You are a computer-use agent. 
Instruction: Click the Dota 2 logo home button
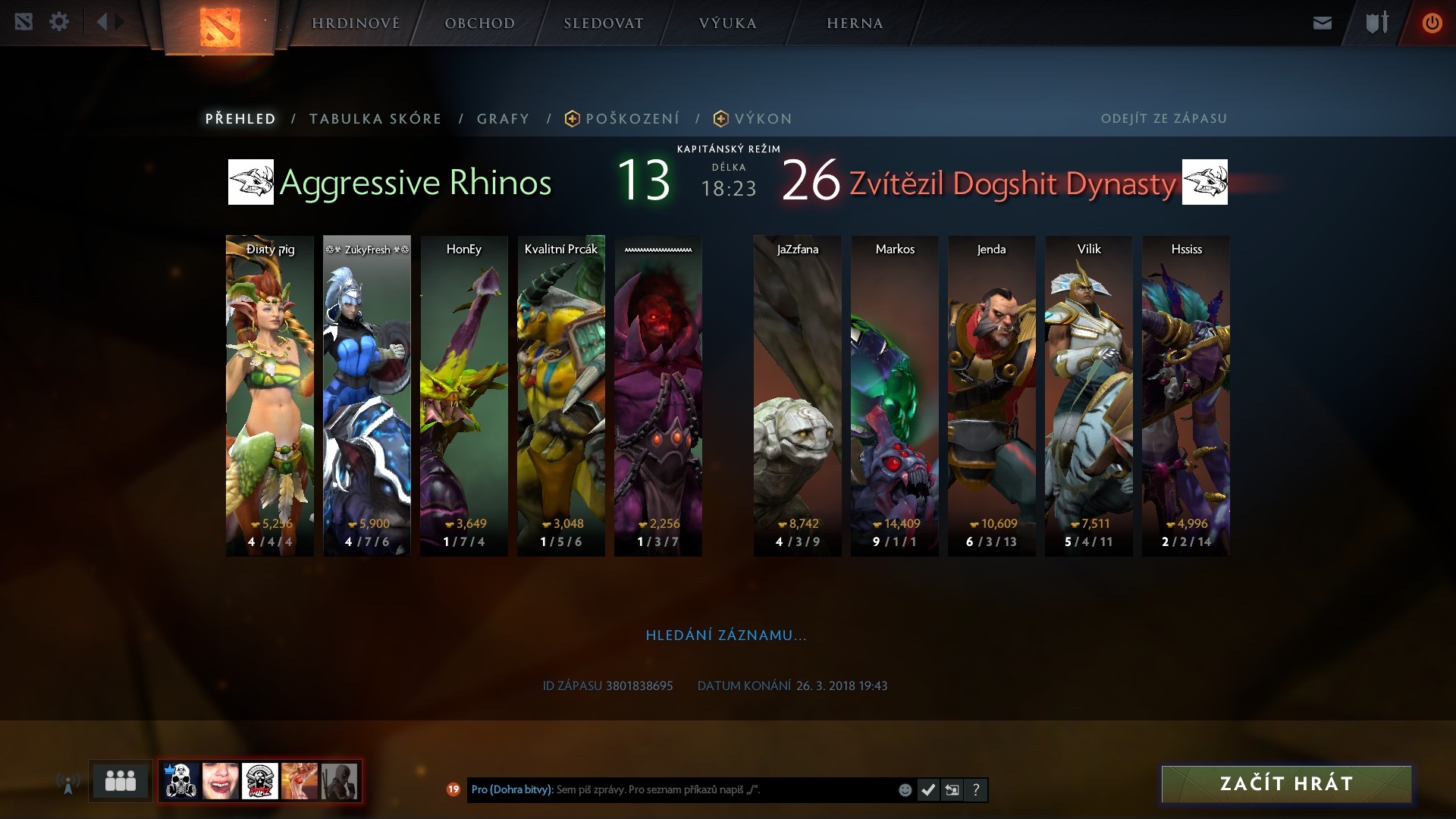coord(220,27)
